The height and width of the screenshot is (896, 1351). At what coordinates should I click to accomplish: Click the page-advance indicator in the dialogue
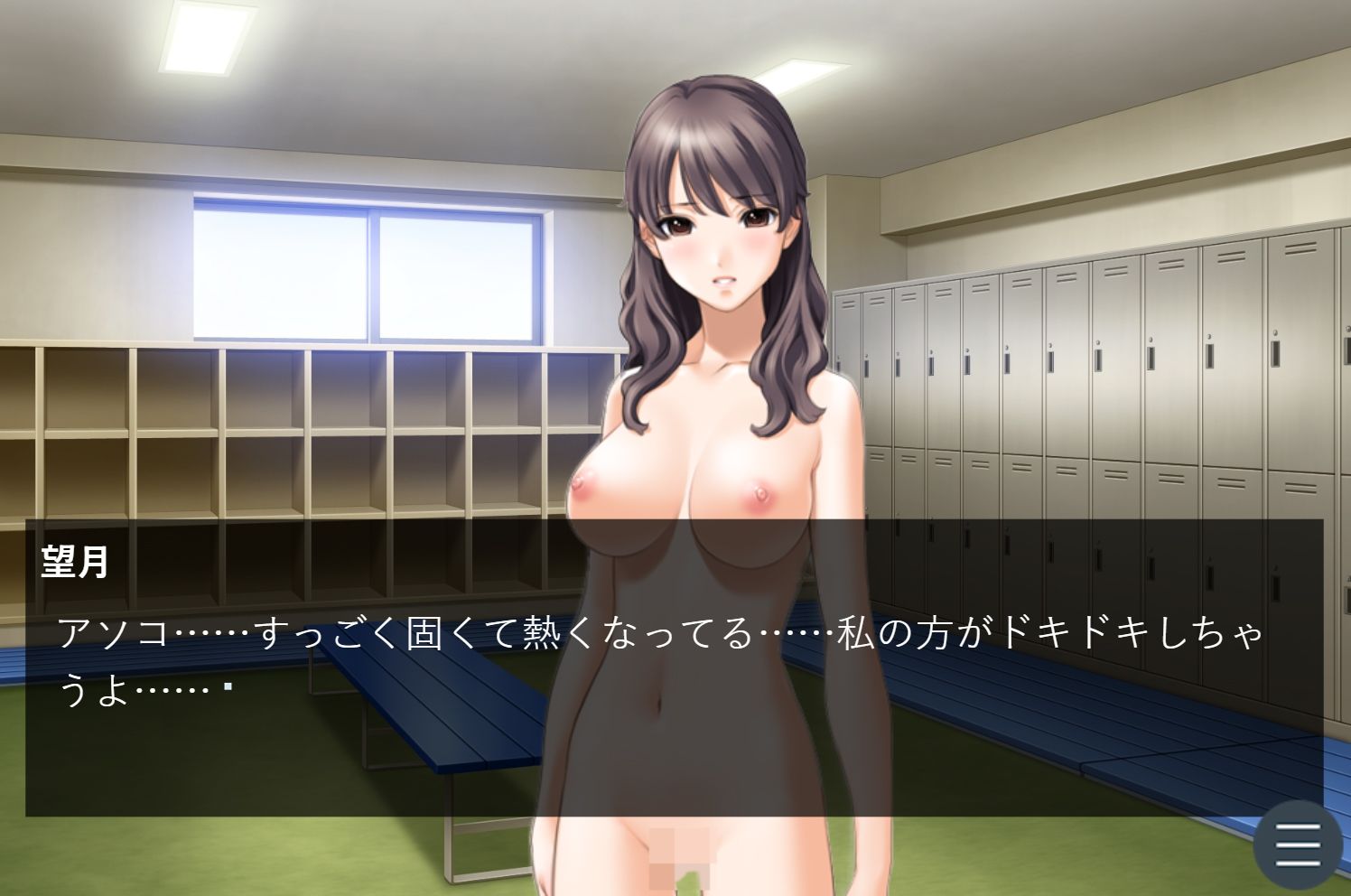(x=228, y=685)
